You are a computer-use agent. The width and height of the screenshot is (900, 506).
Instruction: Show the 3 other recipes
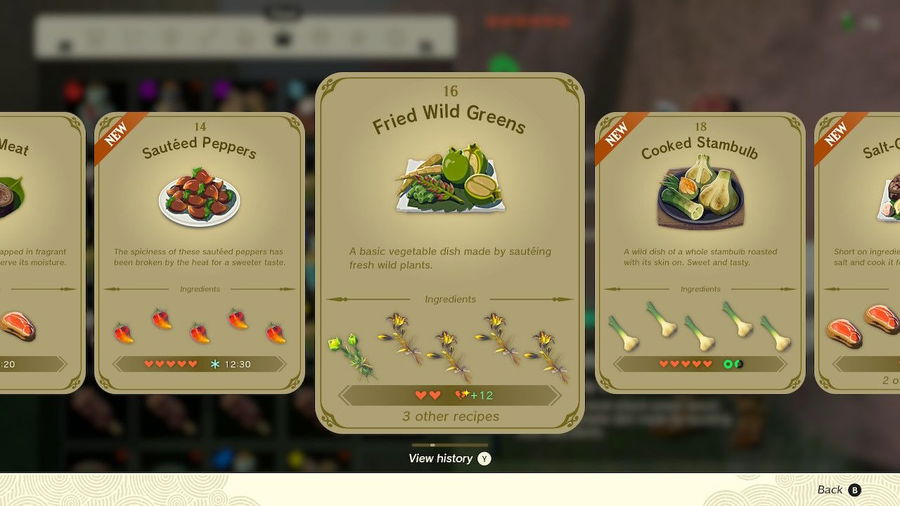click(x=449, y=416)
